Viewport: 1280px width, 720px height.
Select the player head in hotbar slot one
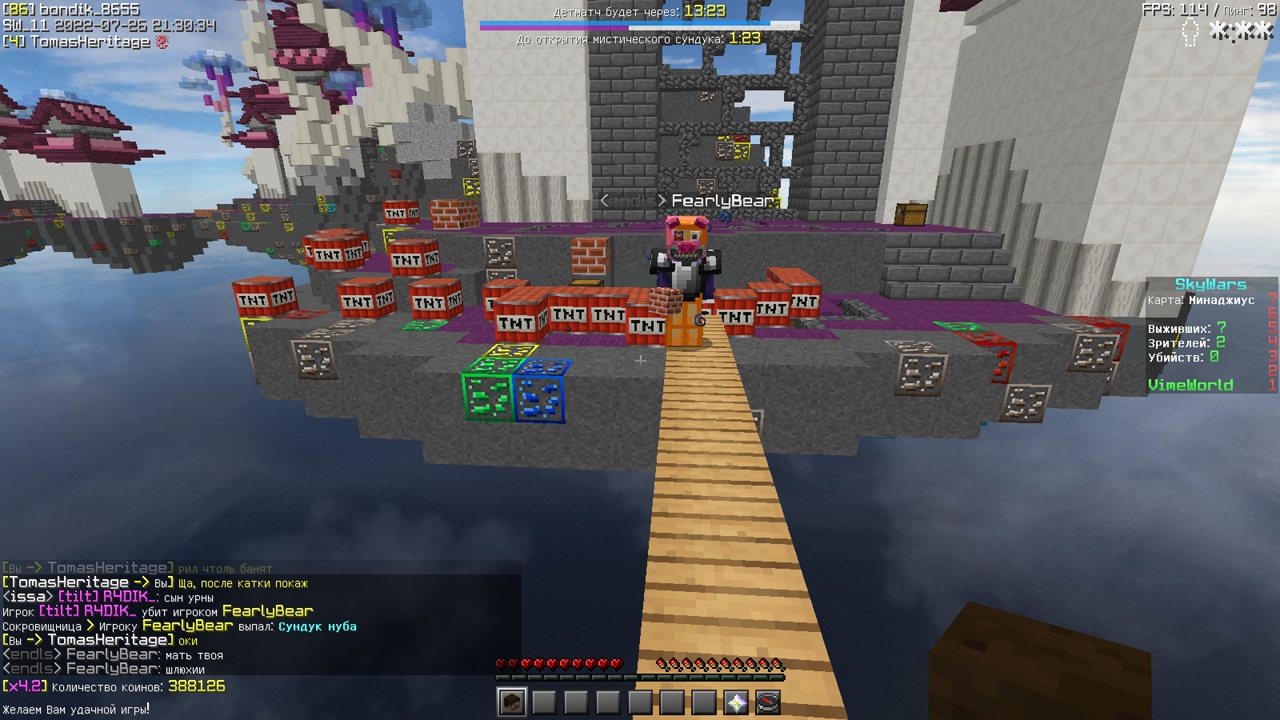513,703
